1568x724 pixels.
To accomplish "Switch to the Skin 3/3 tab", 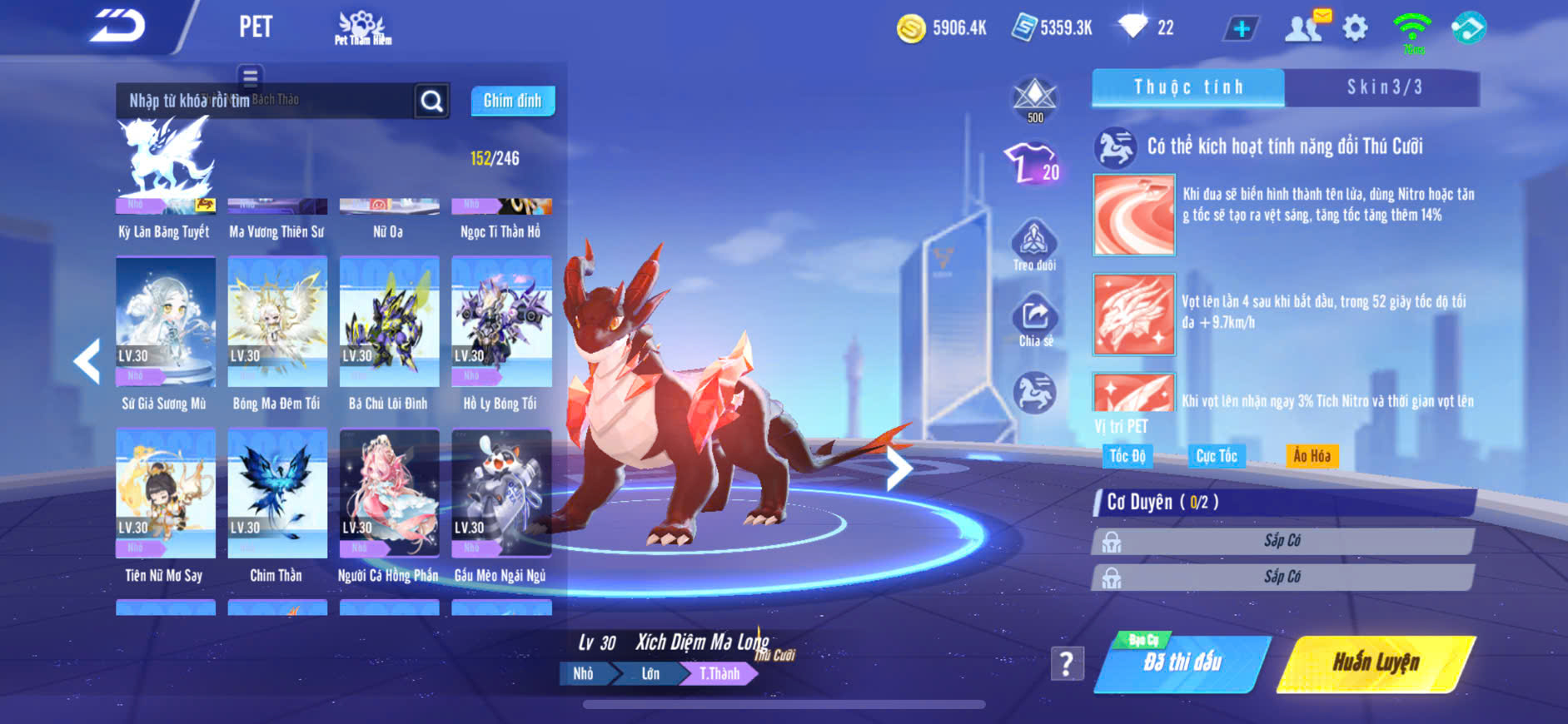I will [1383, 87].
